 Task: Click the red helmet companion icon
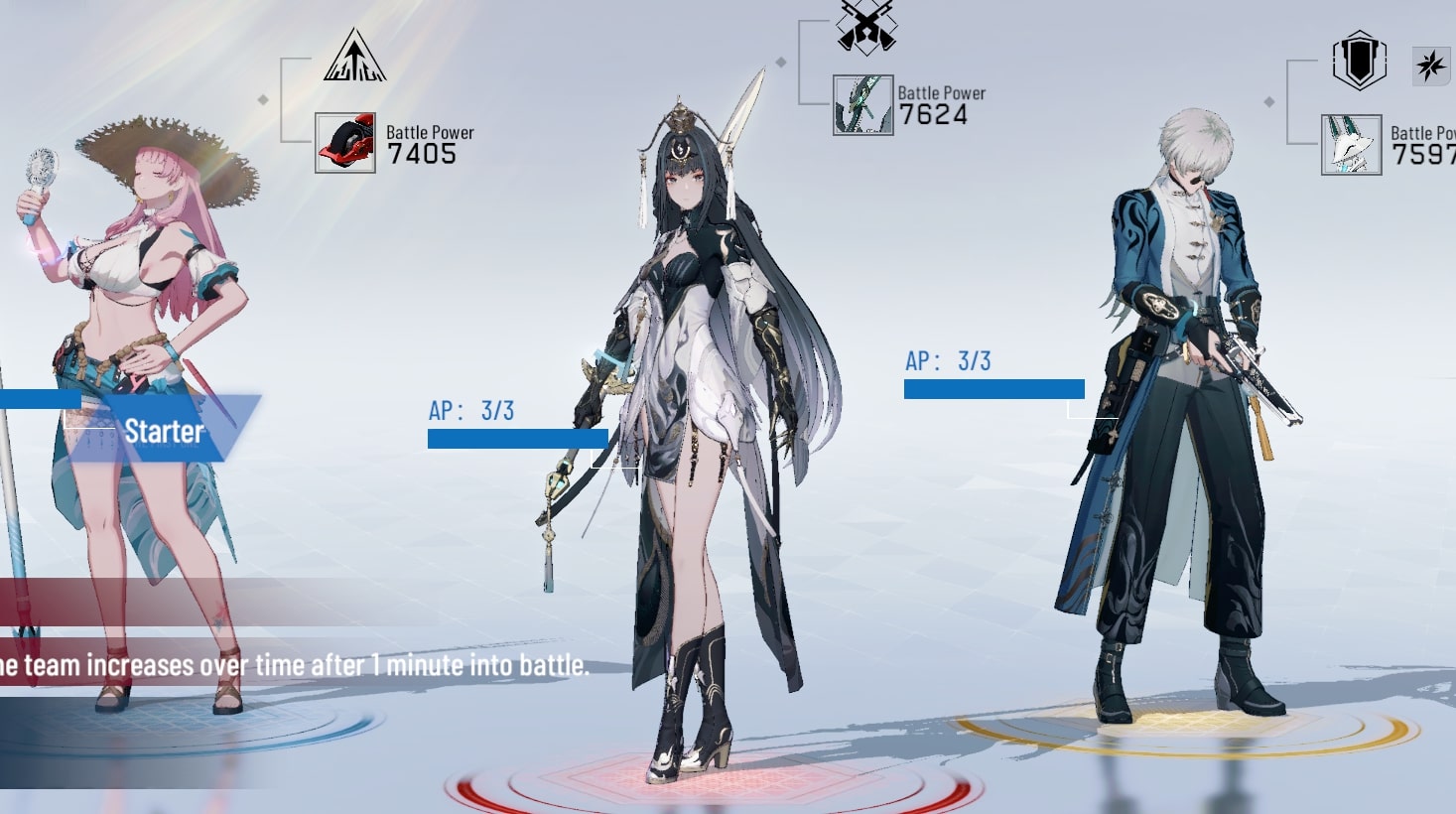[345, 143]
